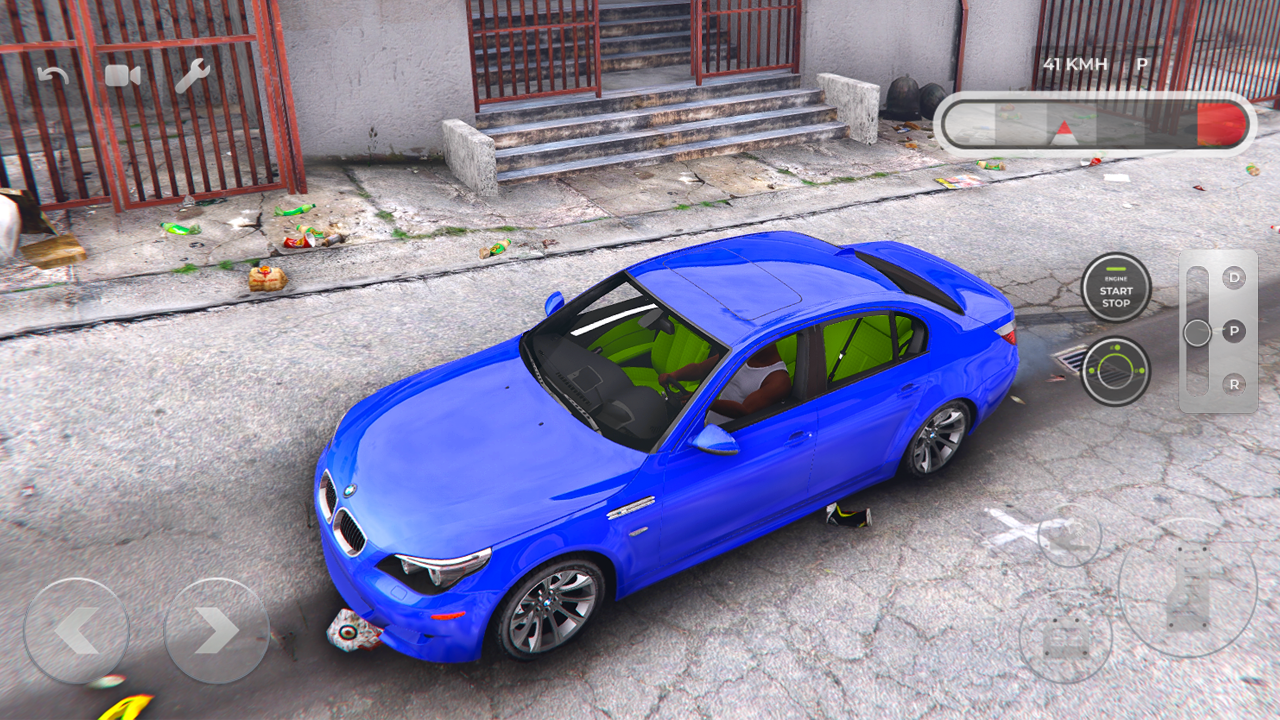Image resolution: width=1280 pixels, height=720 pixels.
Task: Tap the handbrake icon above the pedals
Action: [x=1070, y=537]
